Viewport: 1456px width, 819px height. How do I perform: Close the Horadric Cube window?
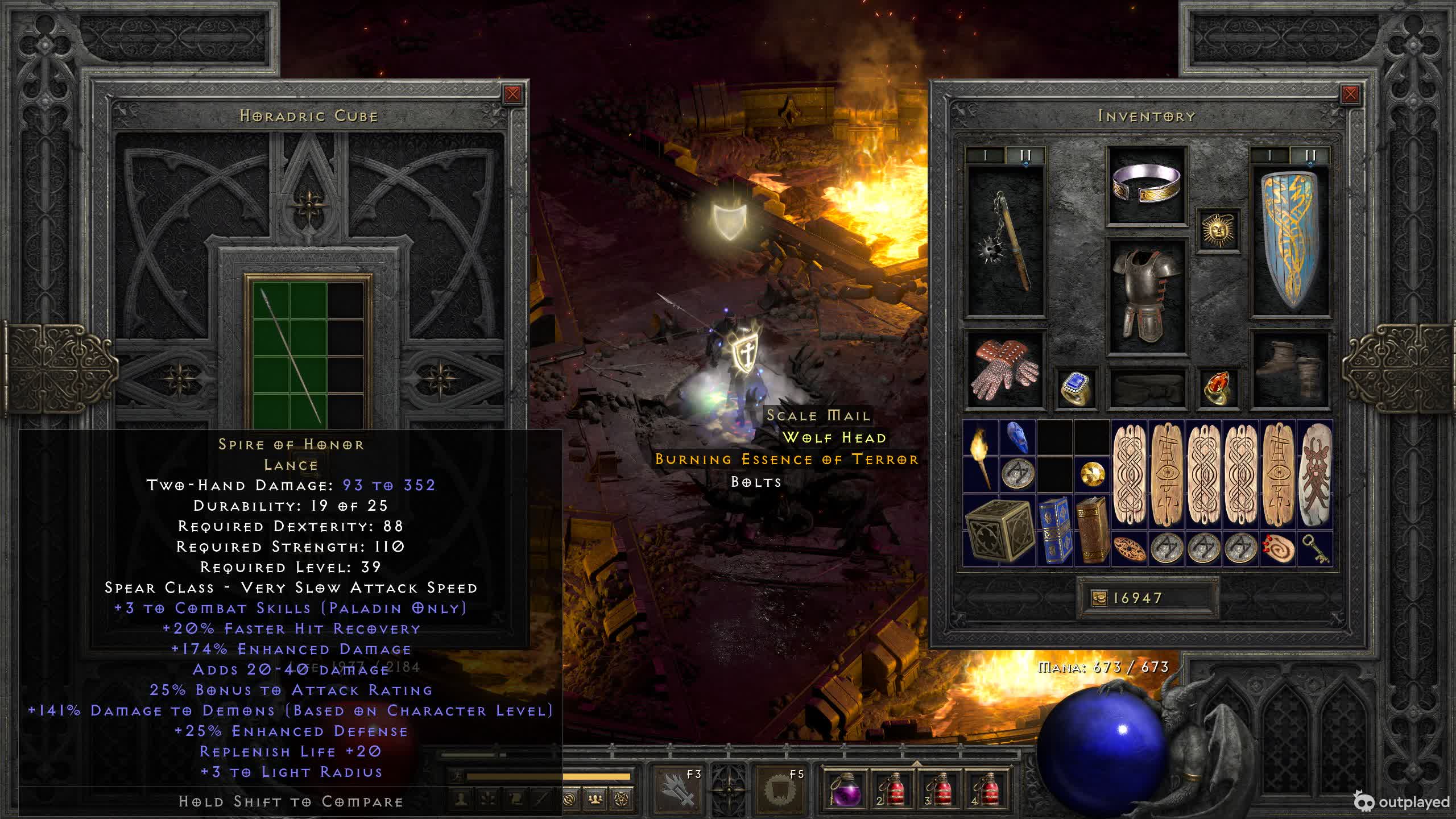[x=512, y=94]
